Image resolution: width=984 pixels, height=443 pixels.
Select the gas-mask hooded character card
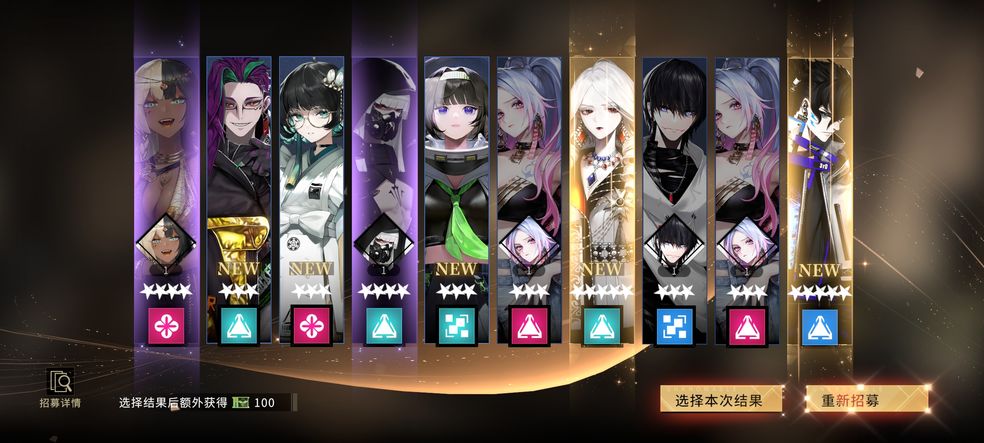[x=385, y=180]
